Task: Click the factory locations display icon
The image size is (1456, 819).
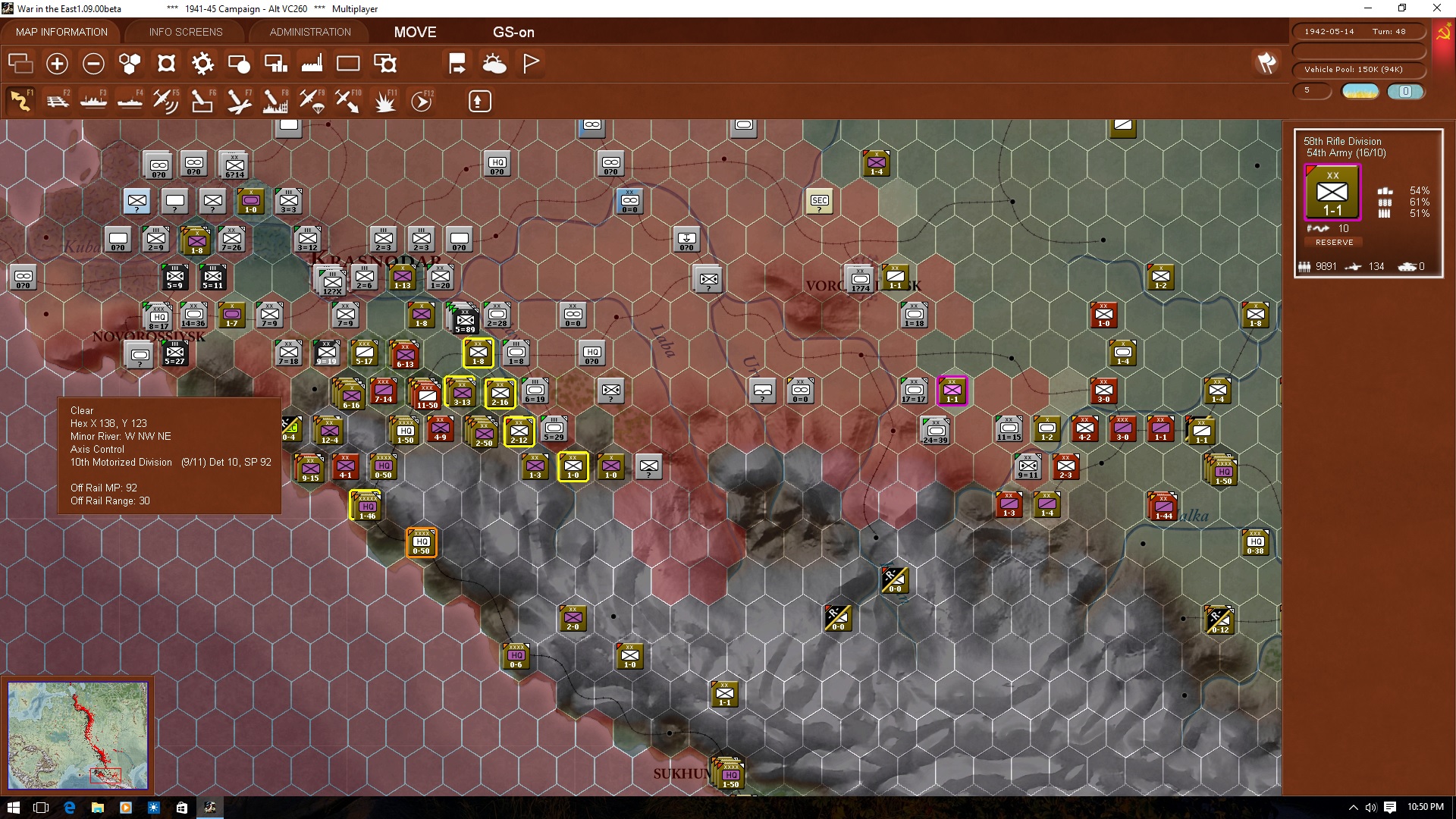Action: pyautogui.click(x=312, y=64)
